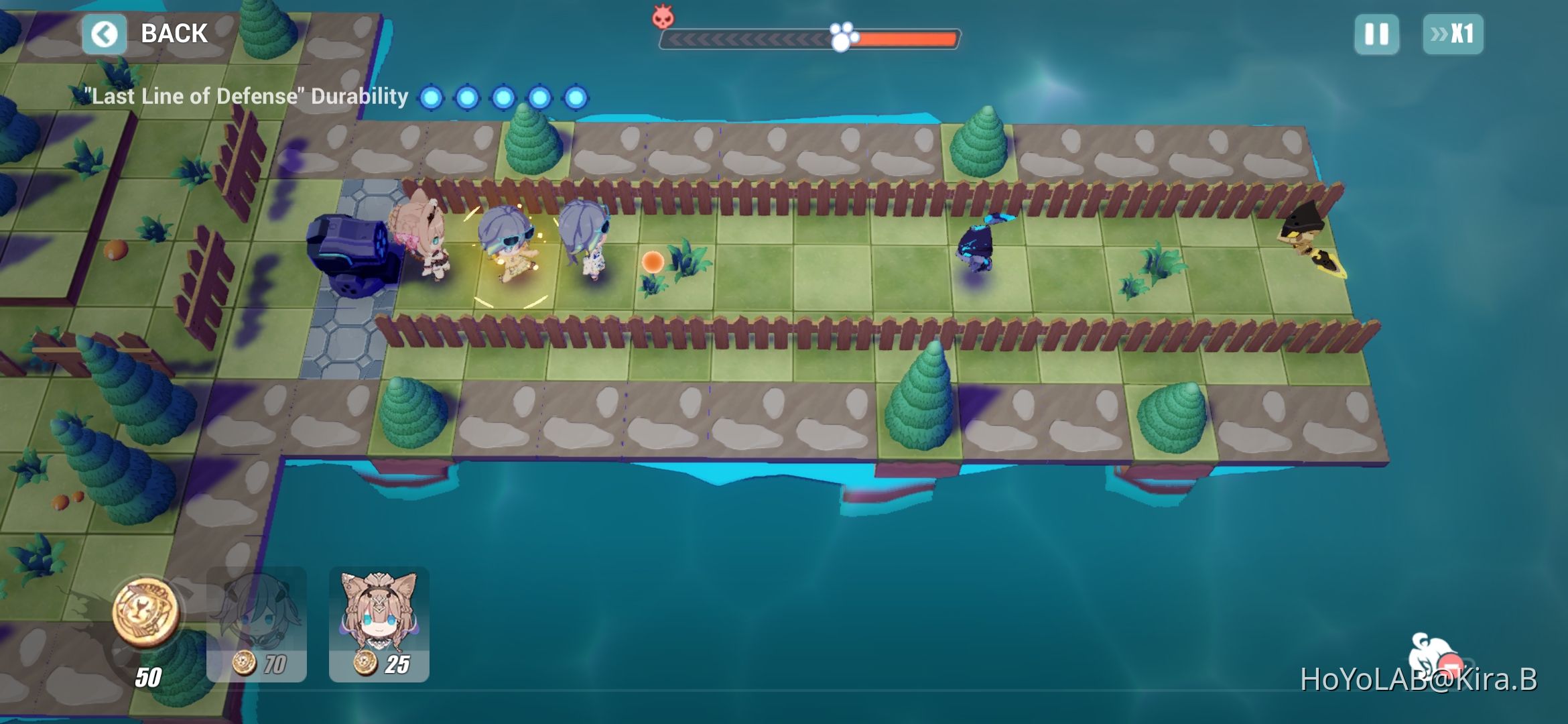
Task: Tap the greyed-out 70-cost character card
Action: pyautogui.click(x=257, y=623)
